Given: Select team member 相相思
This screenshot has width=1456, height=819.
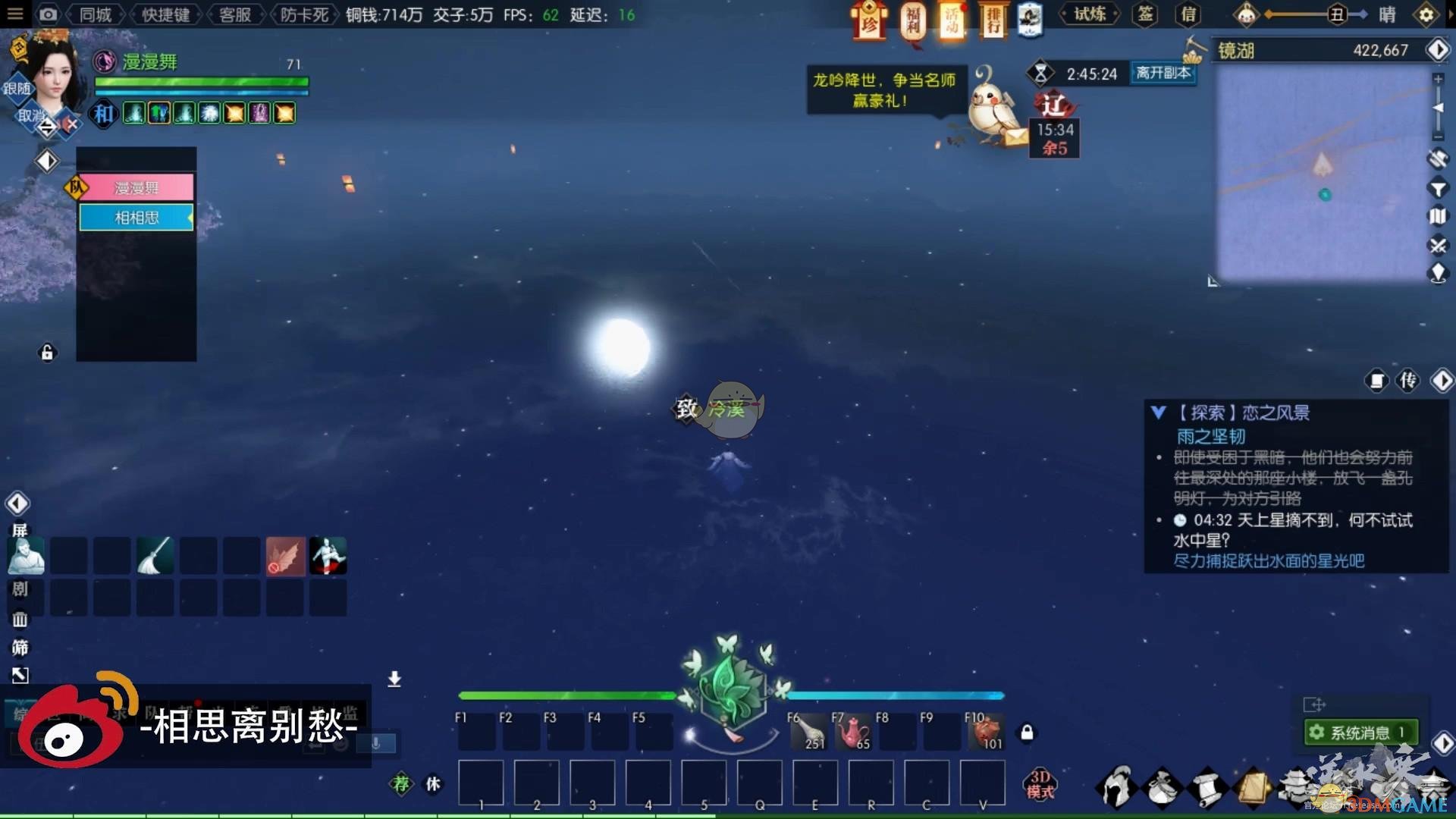Looking at the screenshot, I should (x=136, y=218).
